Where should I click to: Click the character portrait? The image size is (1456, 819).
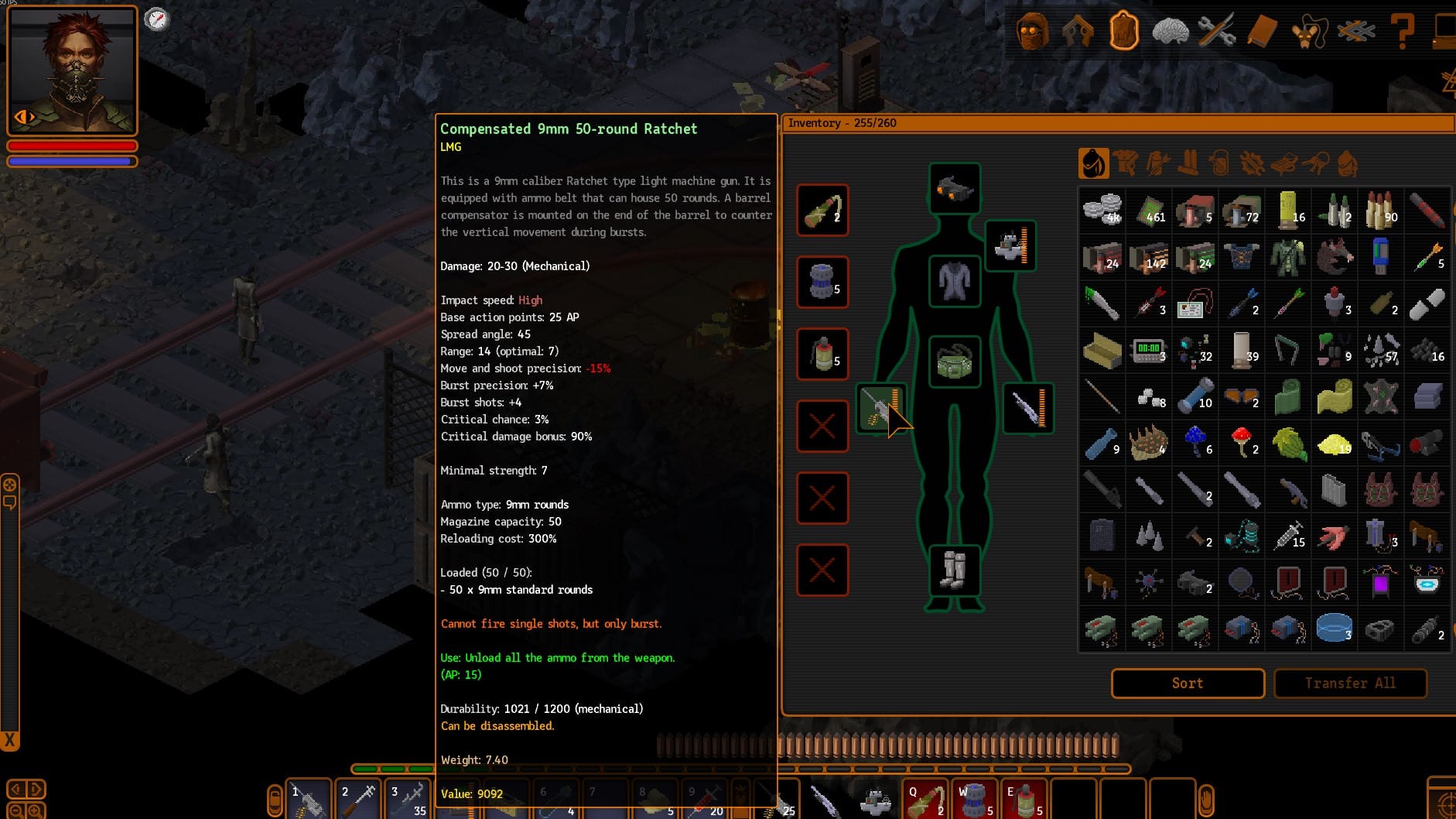tap(72, 70)
